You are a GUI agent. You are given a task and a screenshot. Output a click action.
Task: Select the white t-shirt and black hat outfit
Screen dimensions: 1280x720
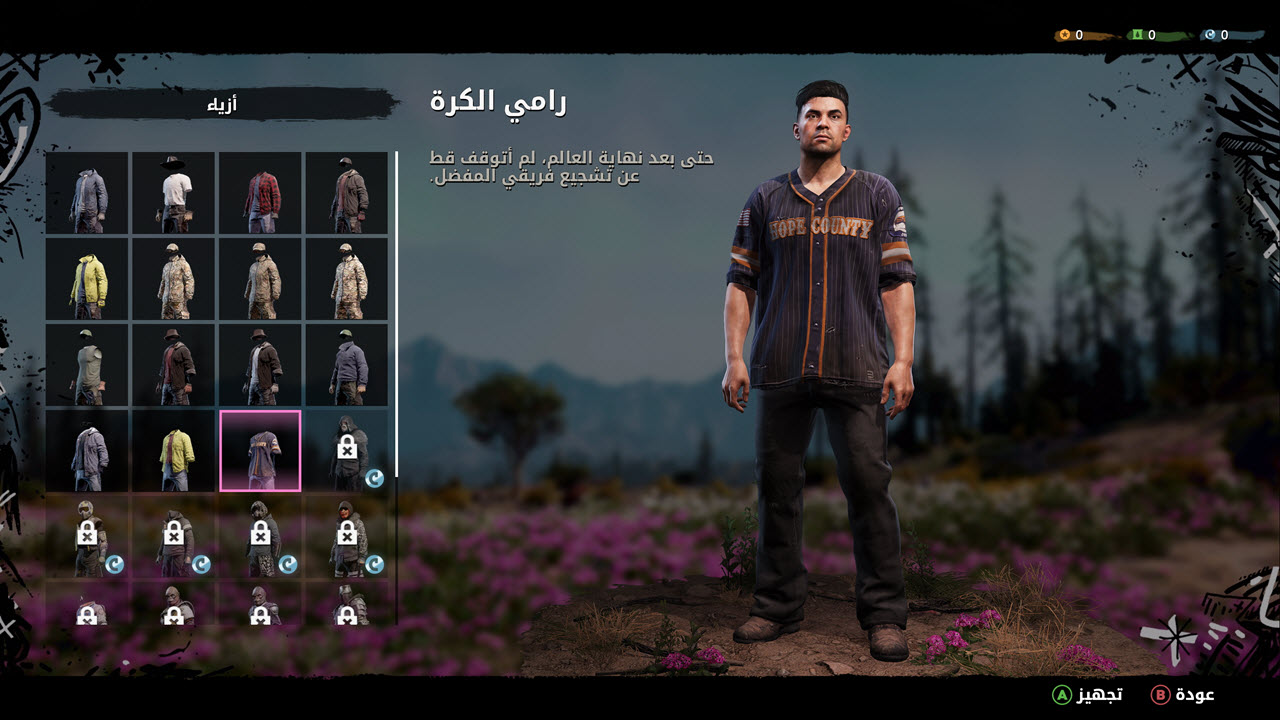coord(173,193)
